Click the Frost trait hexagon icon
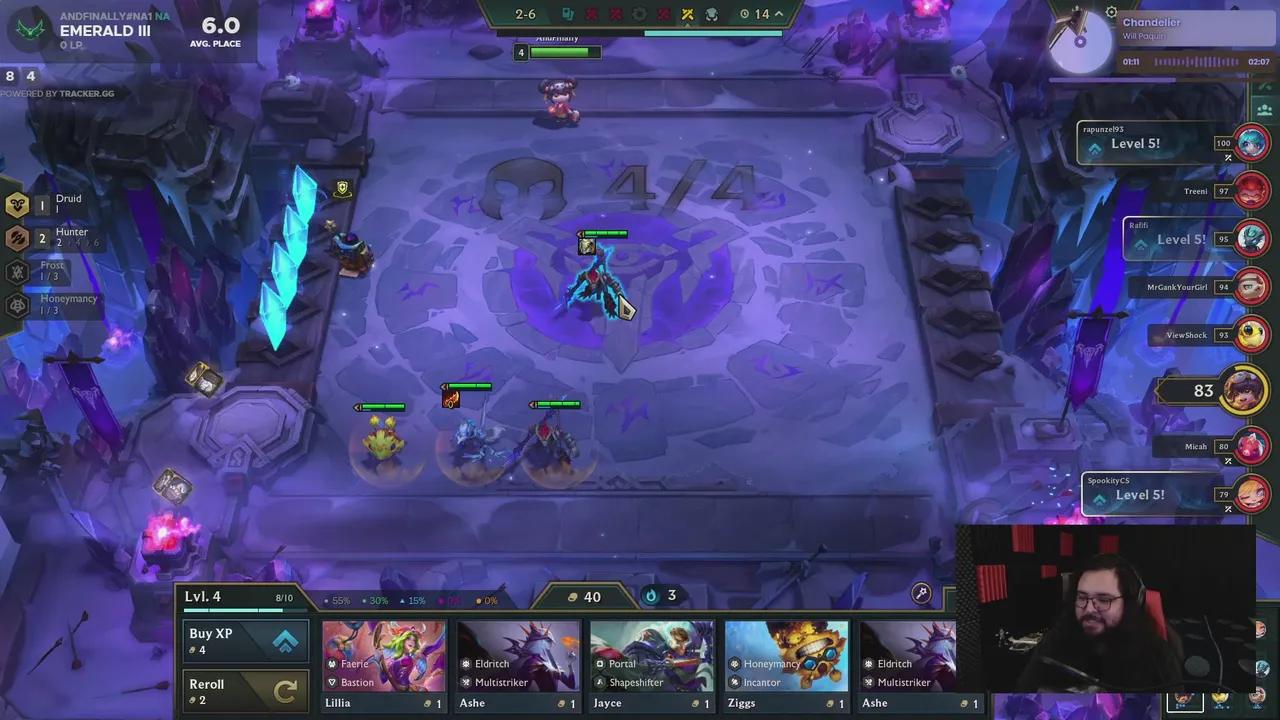Viewport: 1280px width, 720px height. point(16,270)
